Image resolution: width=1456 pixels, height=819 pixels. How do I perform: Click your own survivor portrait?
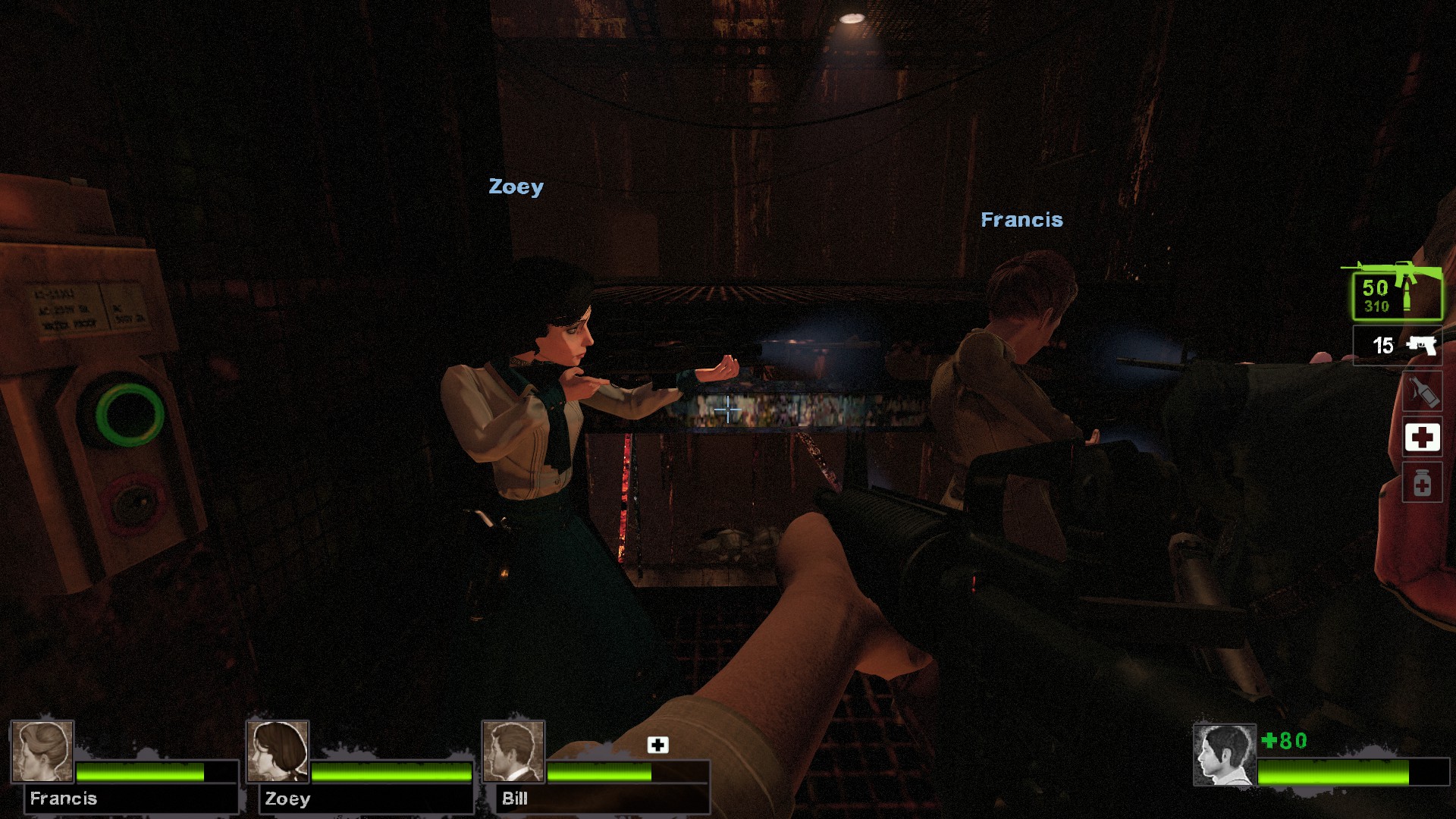1224,755
